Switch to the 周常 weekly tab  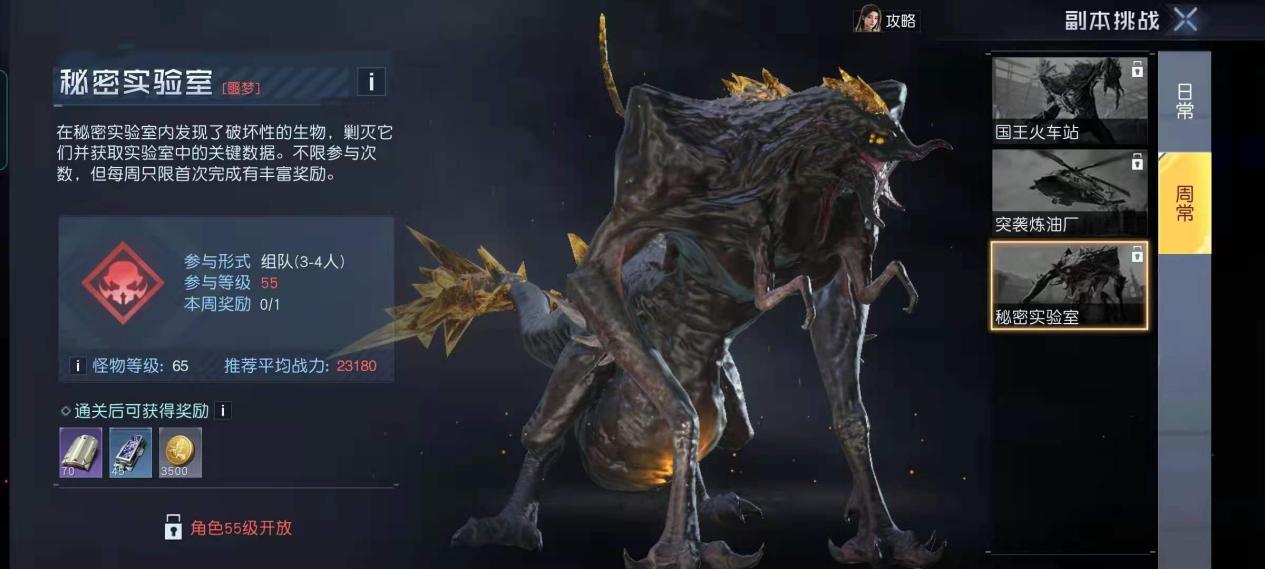pos(1184,204)
